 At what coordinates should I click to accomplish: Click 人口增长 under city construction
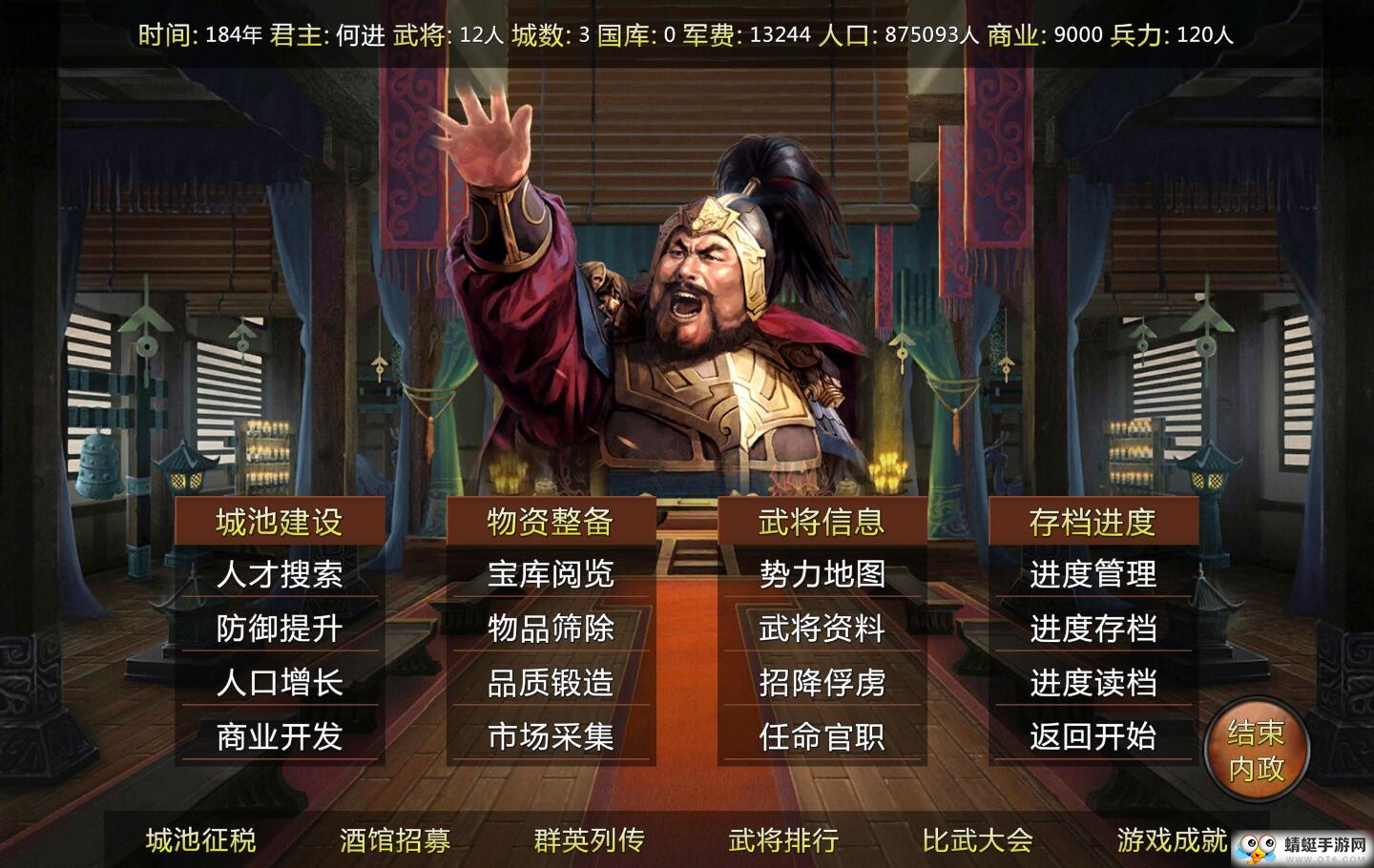pyautogui.click(x=280, y=683)
